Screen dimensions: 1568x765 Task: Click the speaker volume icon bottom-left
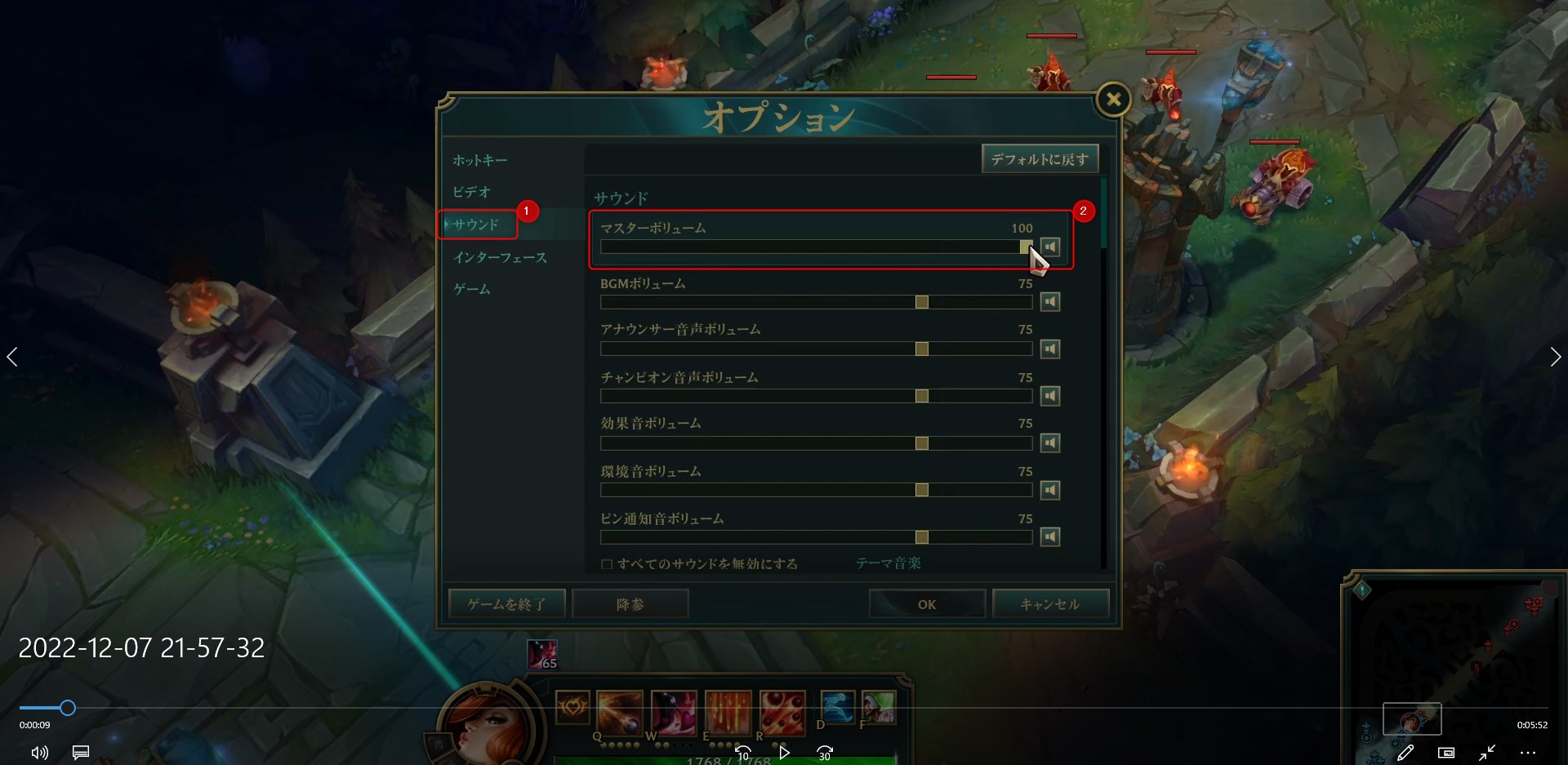coord(38,752)
